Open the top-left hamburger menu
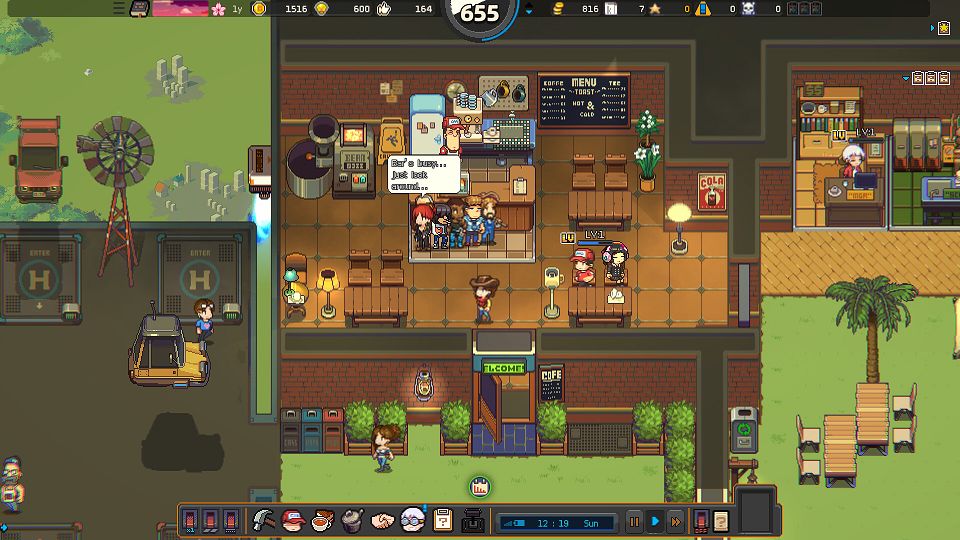The image size is (960, 540). pos(119,8)
